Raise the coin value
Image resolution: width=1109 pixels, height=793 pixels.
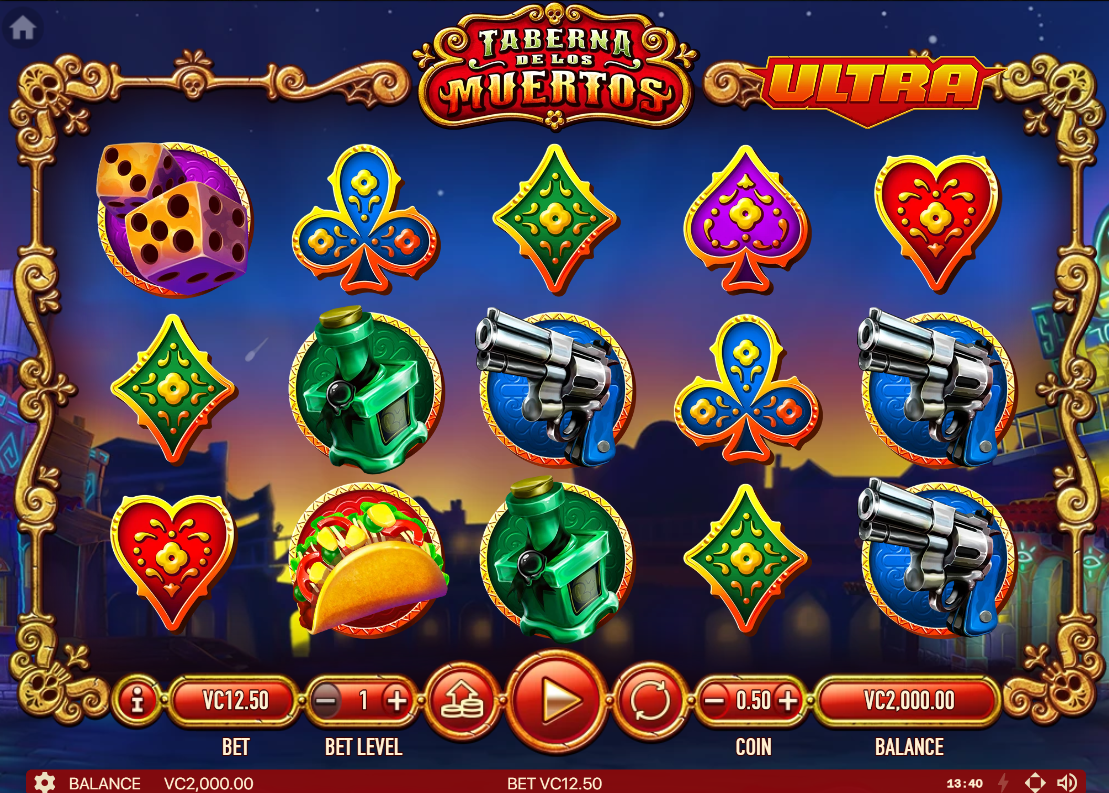tap(788, 701)
